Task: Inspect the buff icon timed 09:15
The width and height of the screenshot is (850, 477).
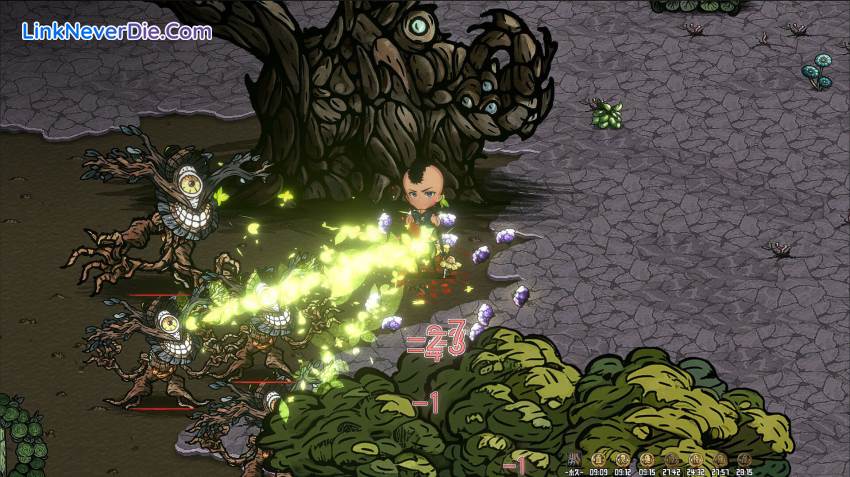Action: tap(646, 460)
